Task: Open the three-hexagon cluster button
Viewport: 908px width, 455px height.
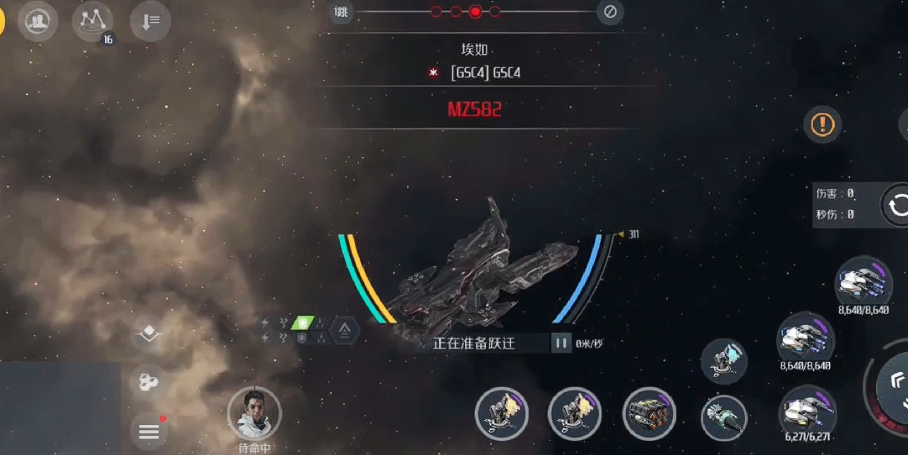Action: click(149, 381)
